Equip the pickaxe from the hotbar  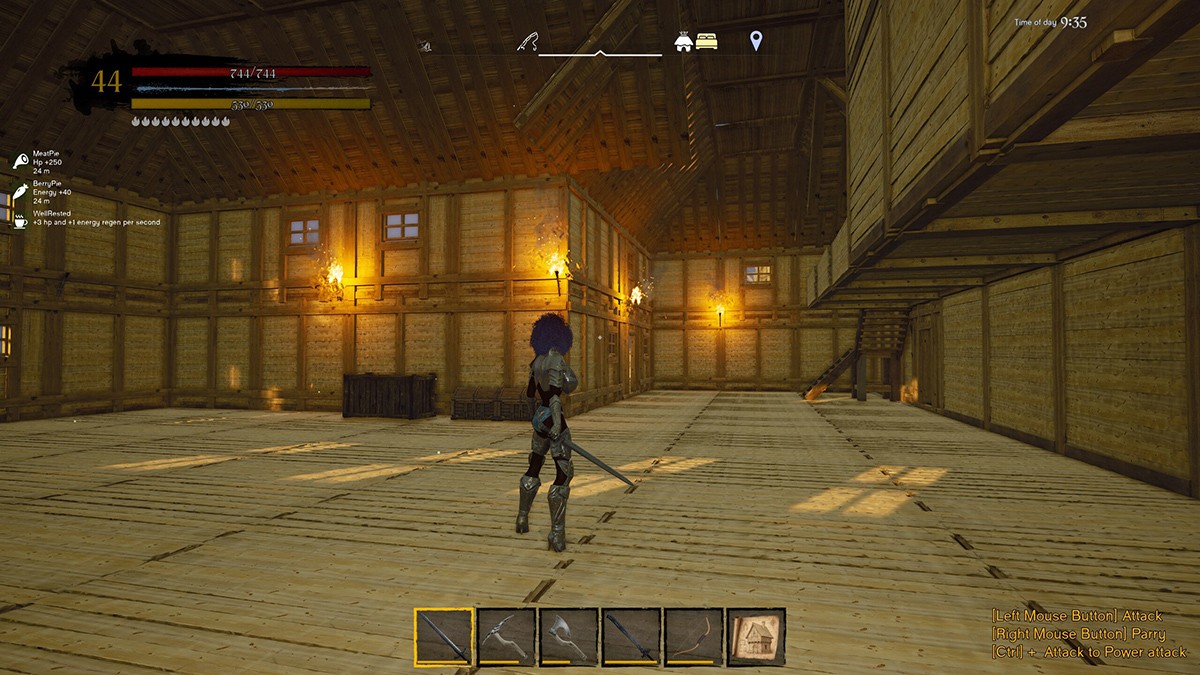coord(507,636)
